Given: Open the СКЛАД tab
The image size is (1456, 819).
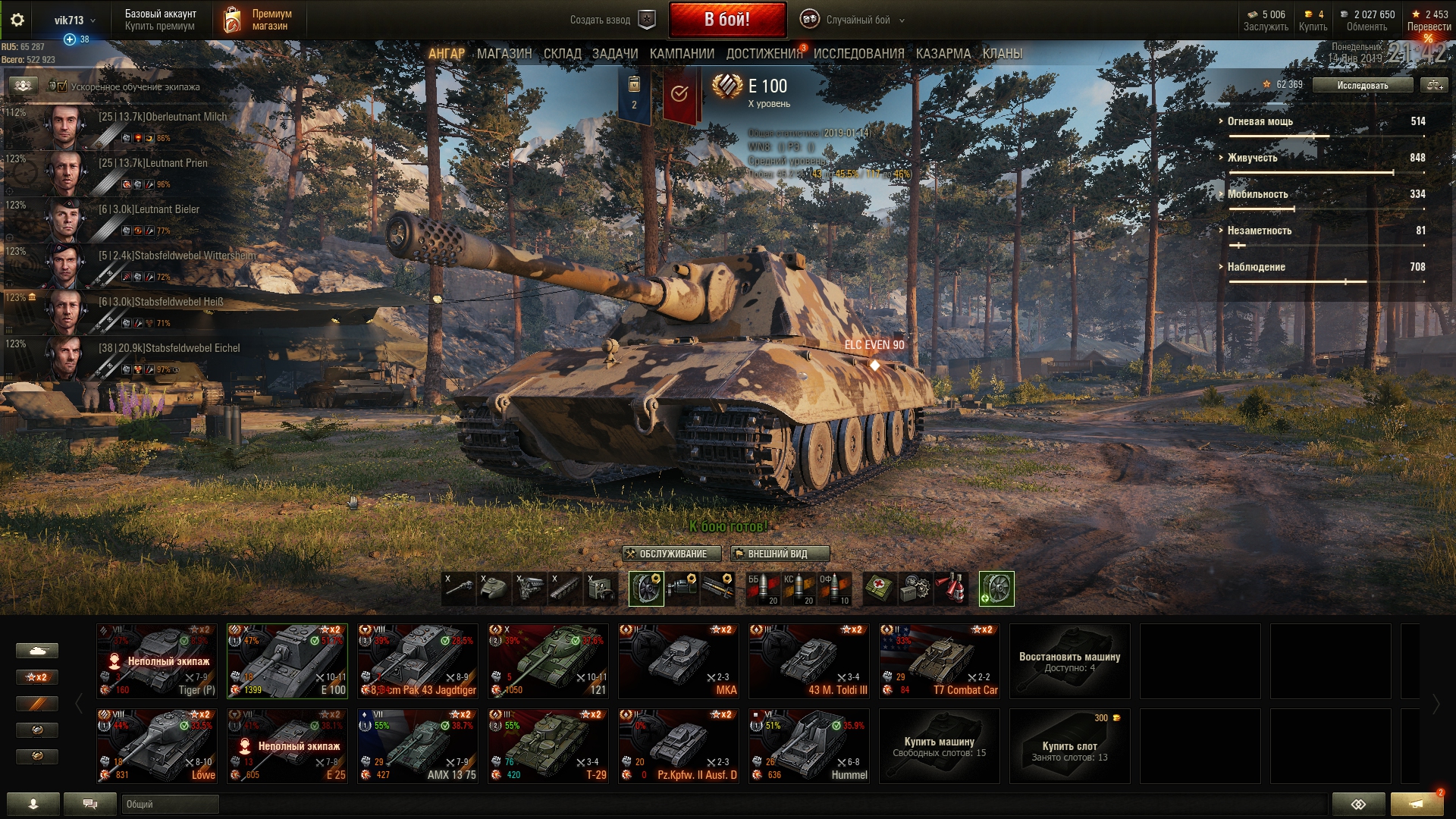Looking at the screenshot, I should [x=562, y=54].
